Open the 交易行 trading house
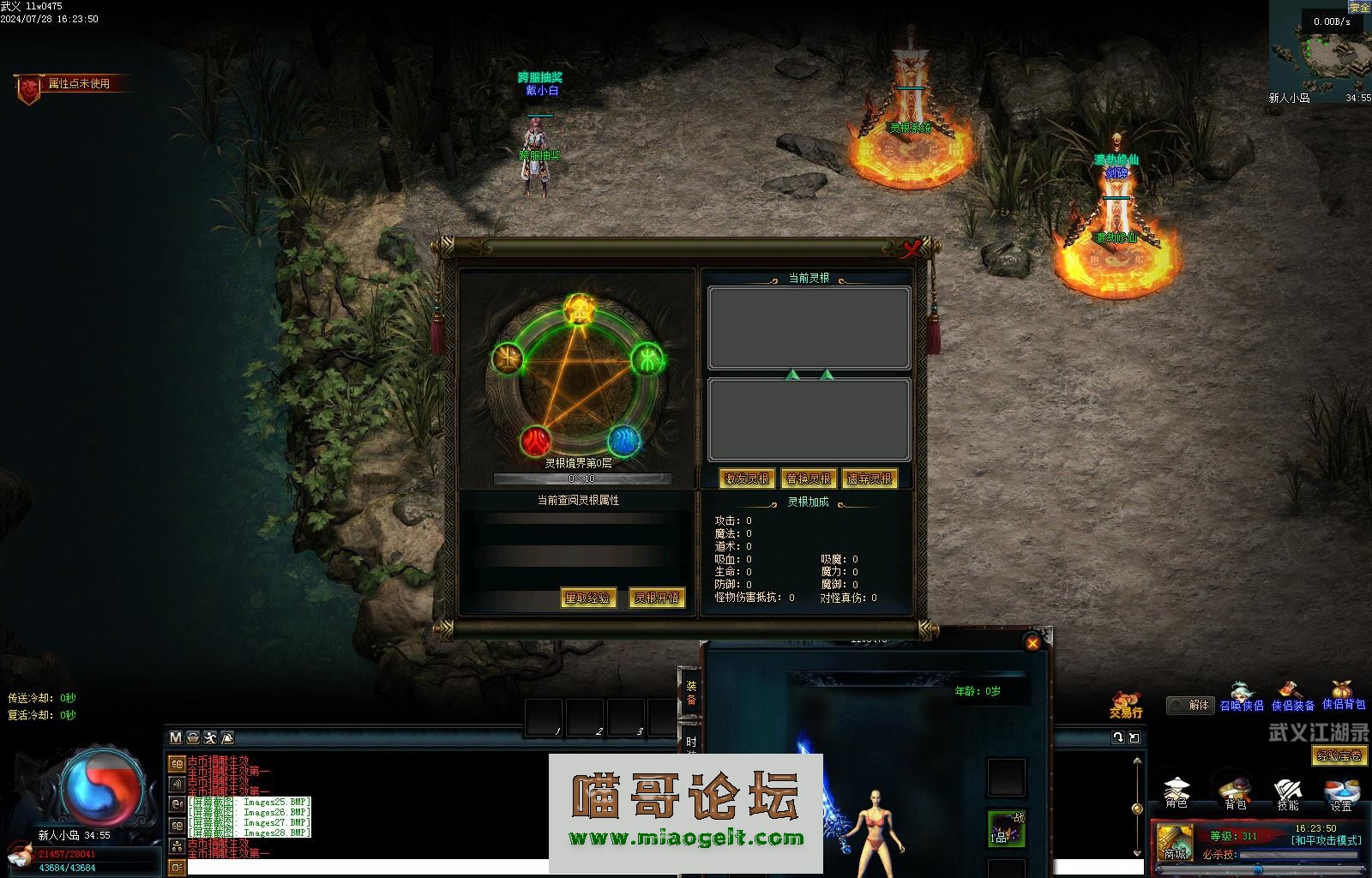1372x878 pixels. tap(1126, 704)
